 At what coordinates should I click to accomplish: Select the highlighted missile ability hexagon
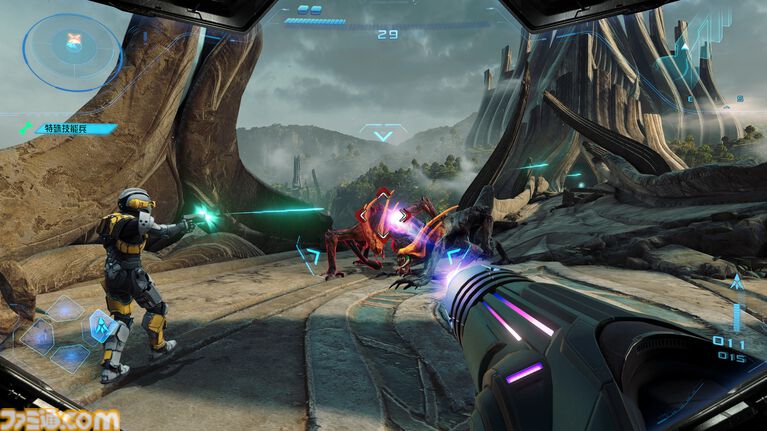coord(101,324)
